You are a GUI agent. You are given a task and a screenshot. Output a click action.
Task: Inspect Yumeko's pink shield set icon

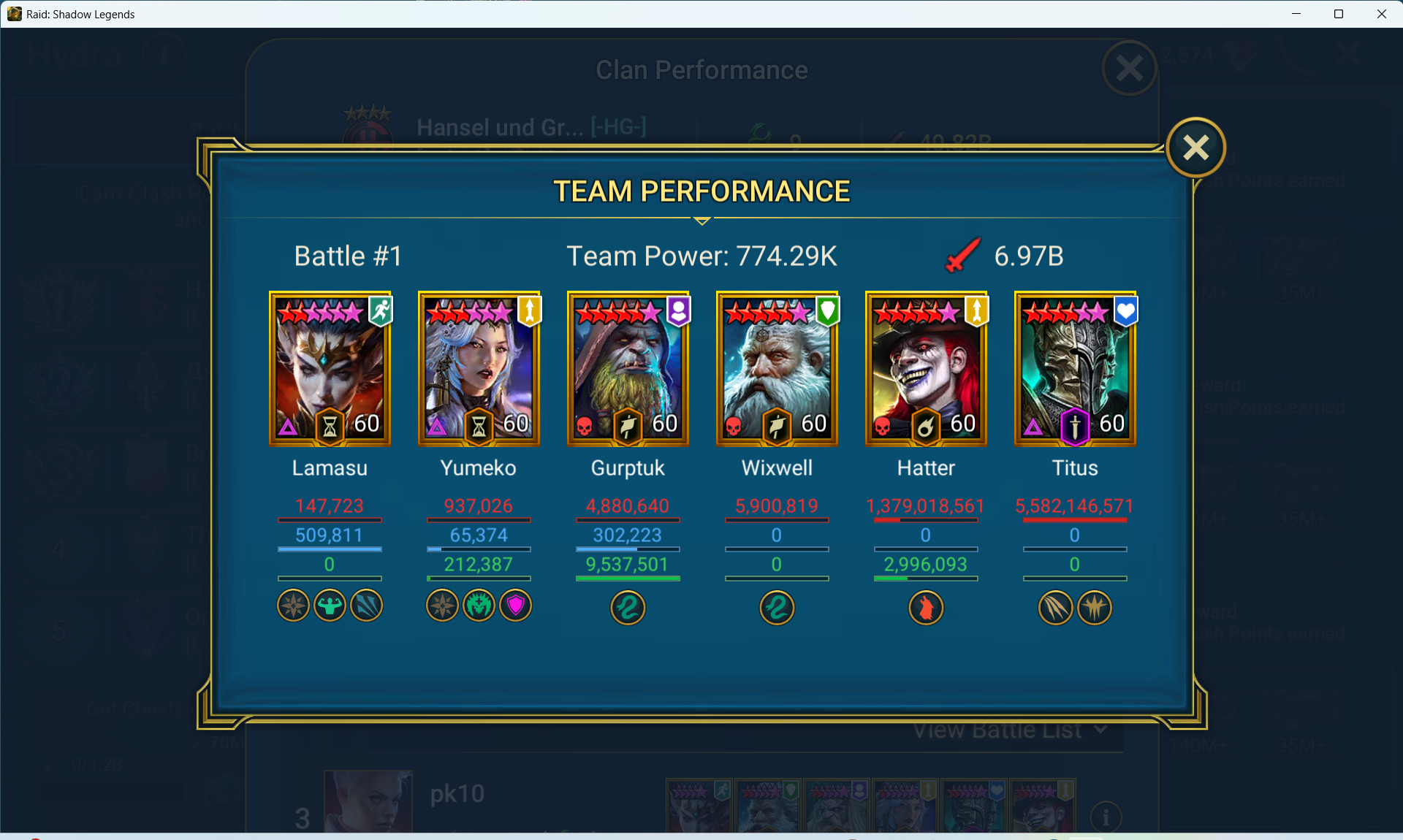(x=516, y=606)
